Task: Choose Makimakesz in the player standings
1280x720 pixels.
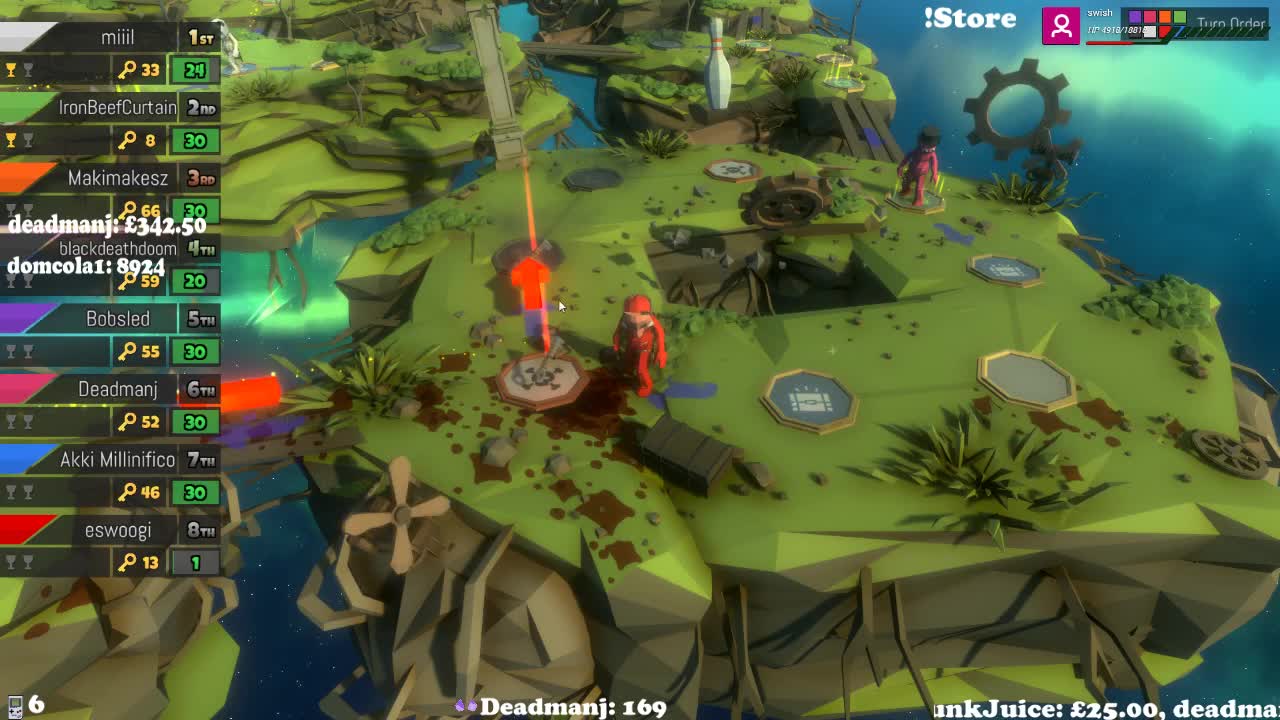Action: (117, 179)
